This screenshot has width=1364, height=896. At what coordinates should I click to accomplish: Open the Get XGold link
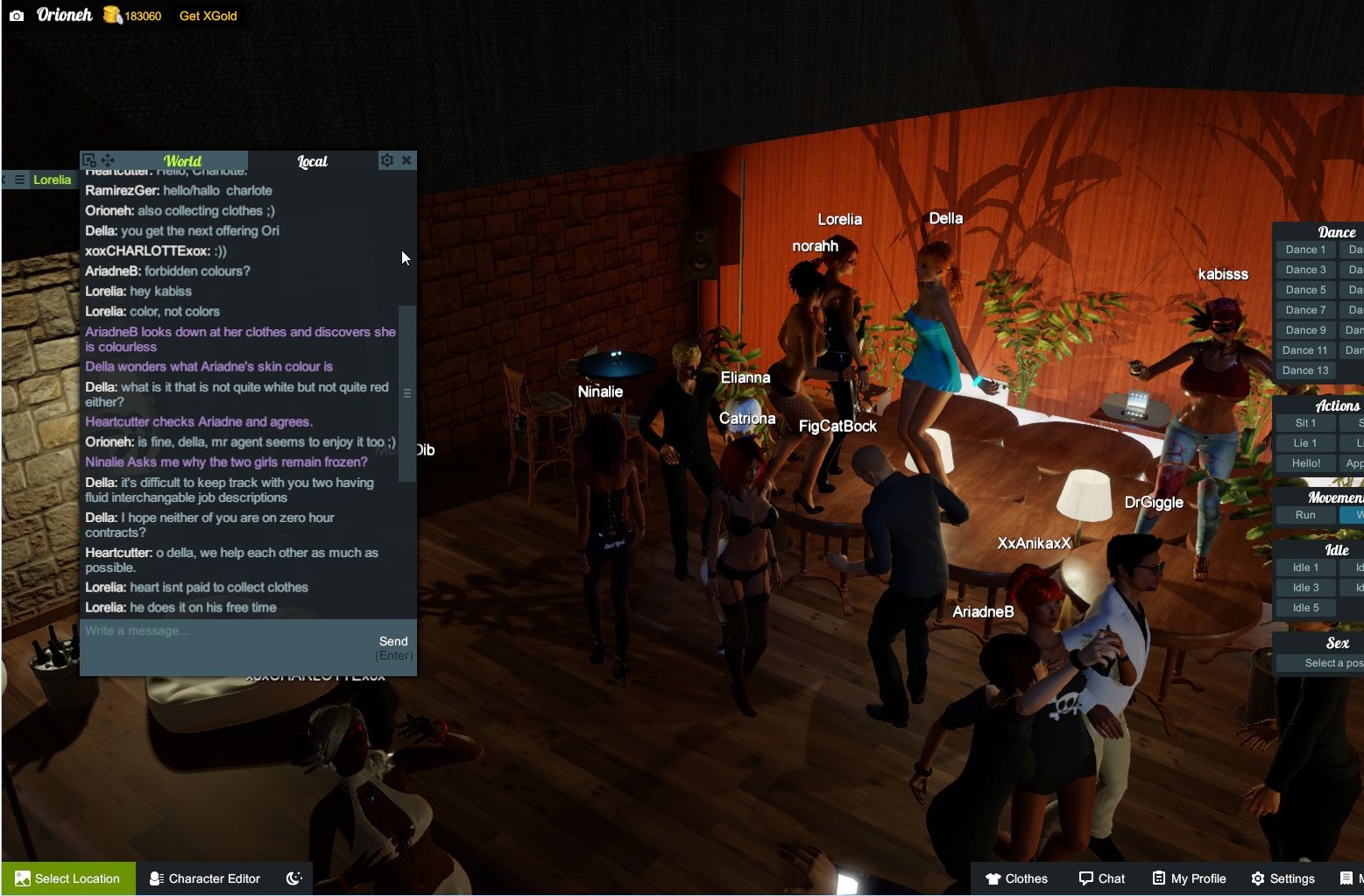coord(207,15)
